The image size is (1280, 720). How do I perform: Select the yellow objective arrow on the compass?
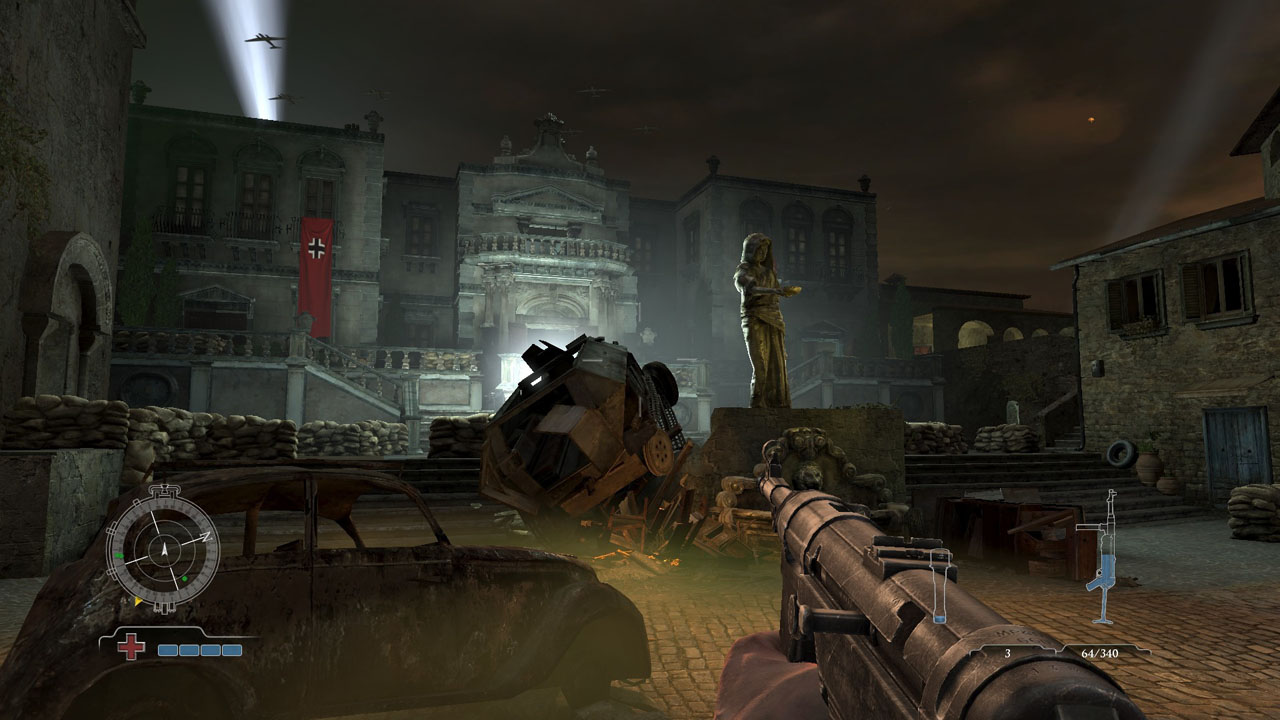point(137,601)
